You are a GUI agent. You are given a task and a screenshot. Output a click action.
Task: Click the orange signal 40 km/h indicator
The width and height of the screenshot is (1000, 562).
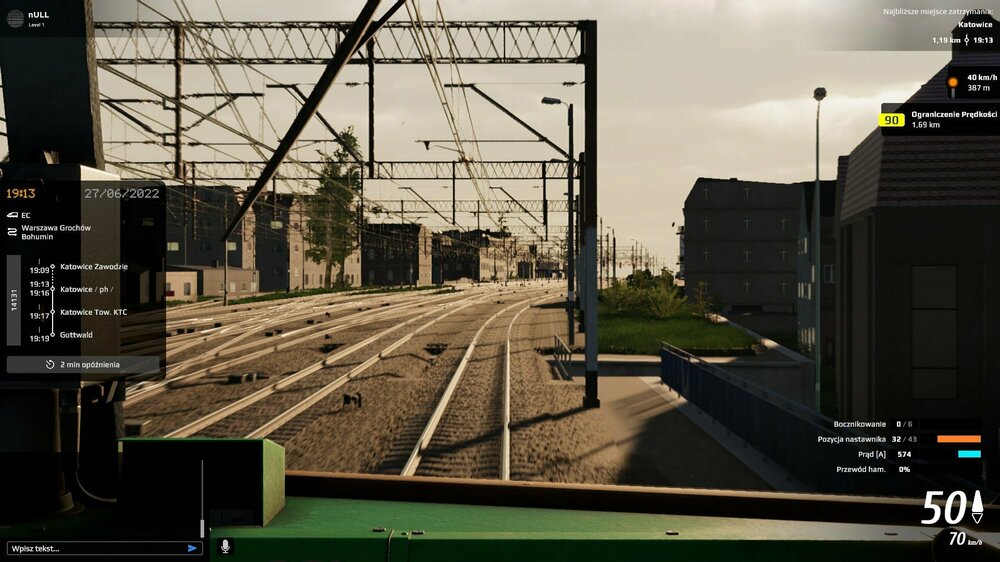tap(953, 82)
